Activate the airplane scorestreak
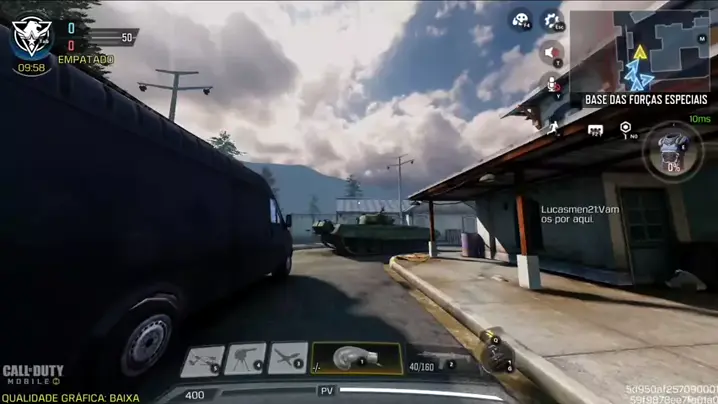 (x=288, y=358)
